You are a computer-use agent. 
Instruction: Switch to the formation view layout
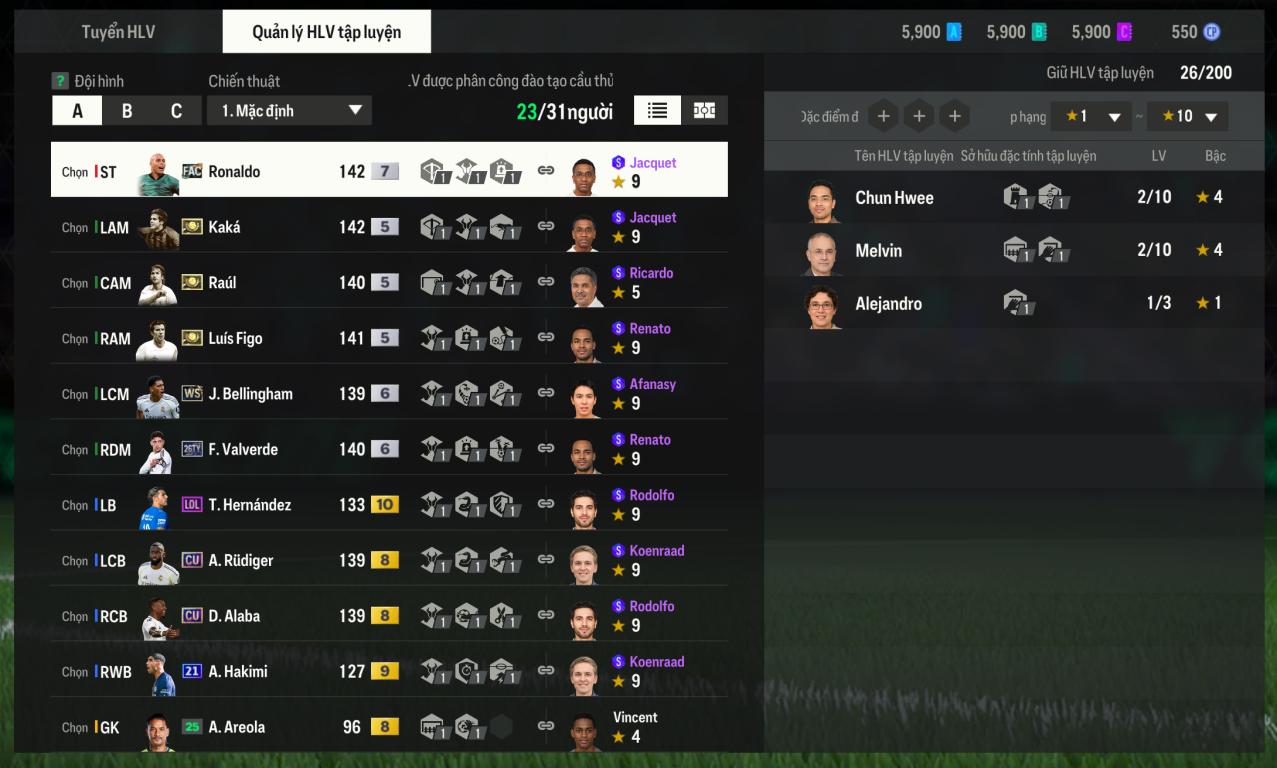pos(704,111)
